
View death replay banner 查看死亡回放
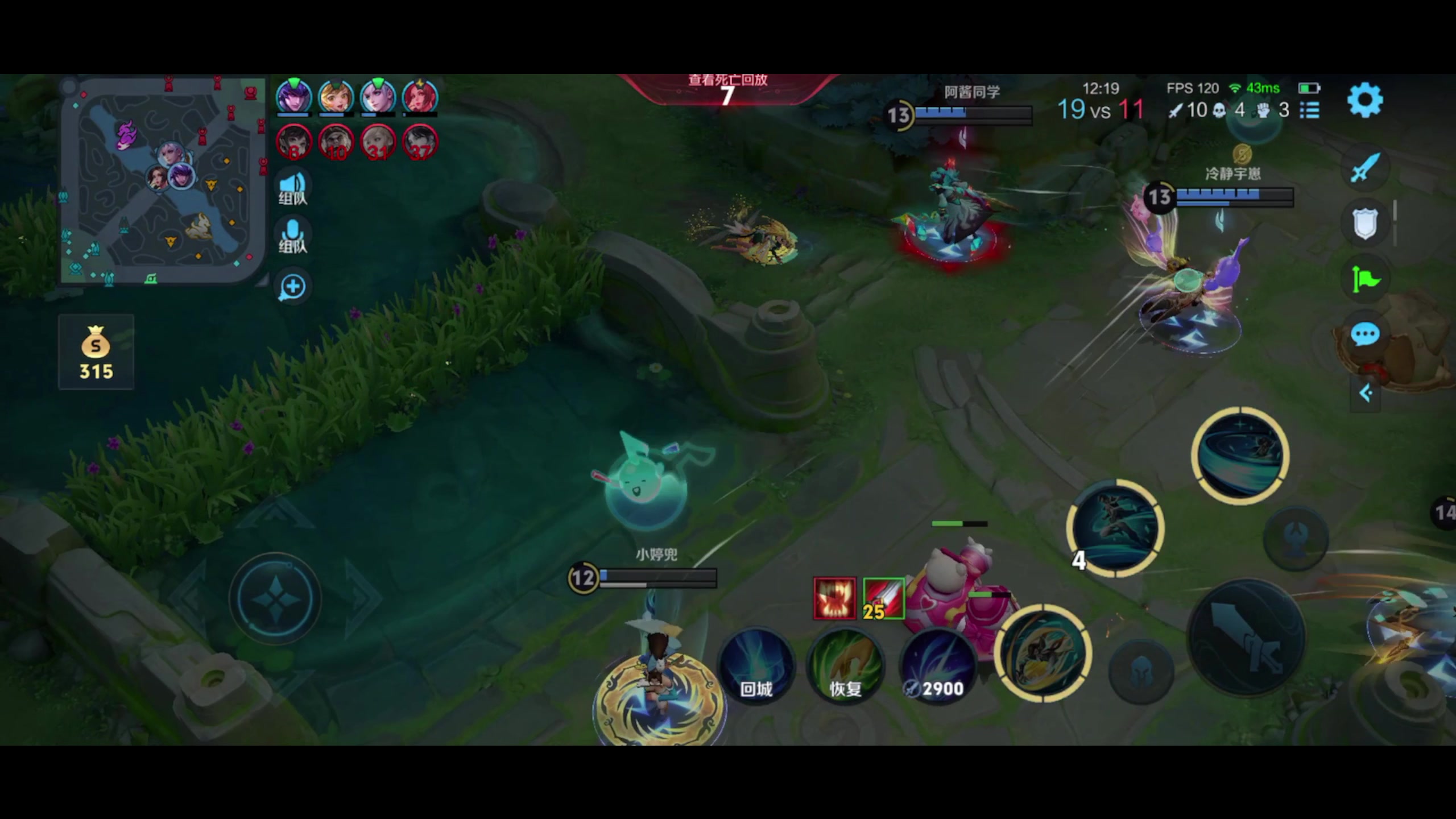(727, 90)
